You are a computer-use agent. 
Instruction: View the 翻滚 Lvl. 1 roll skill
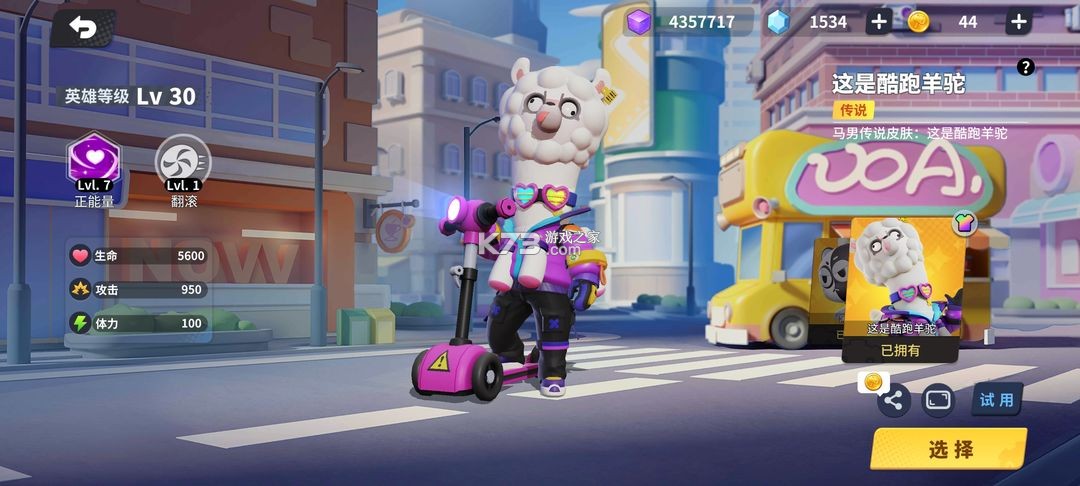pos(183,161)
